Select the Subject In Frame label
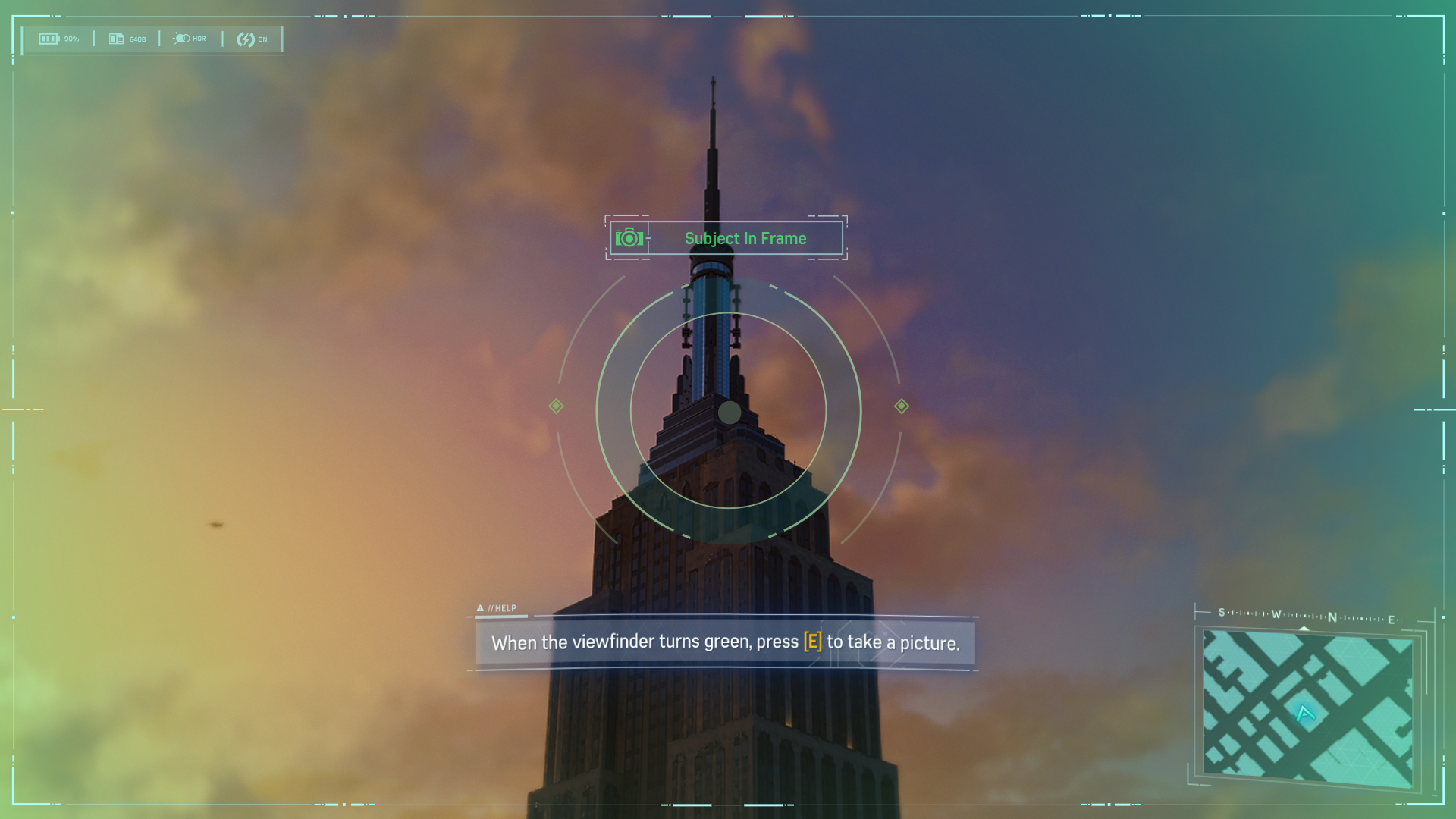 pos(745,238)
